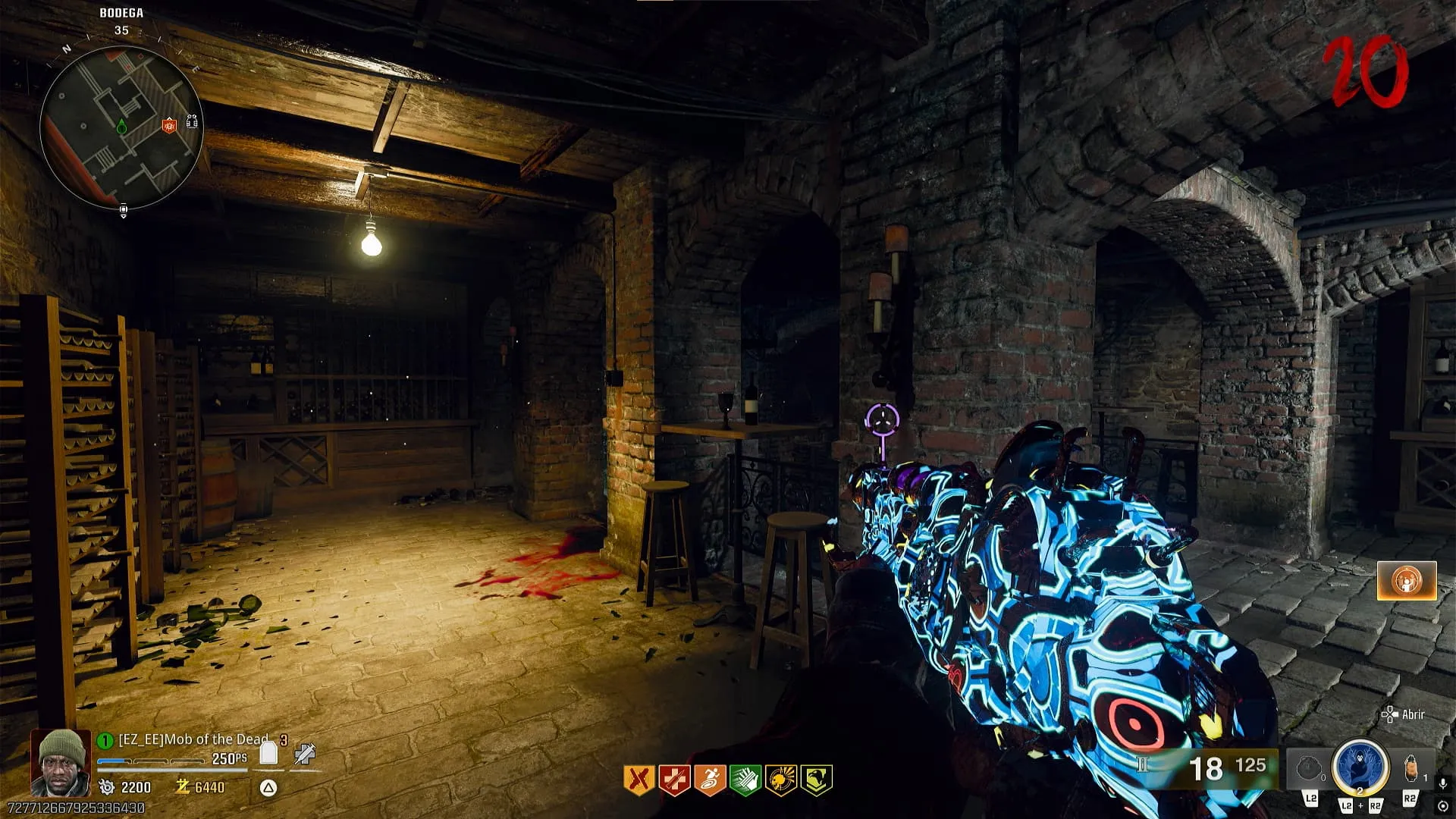Click the circular Bodega minimap
1456x819 pixels.
pyautogui.click(x=120, y=125)
